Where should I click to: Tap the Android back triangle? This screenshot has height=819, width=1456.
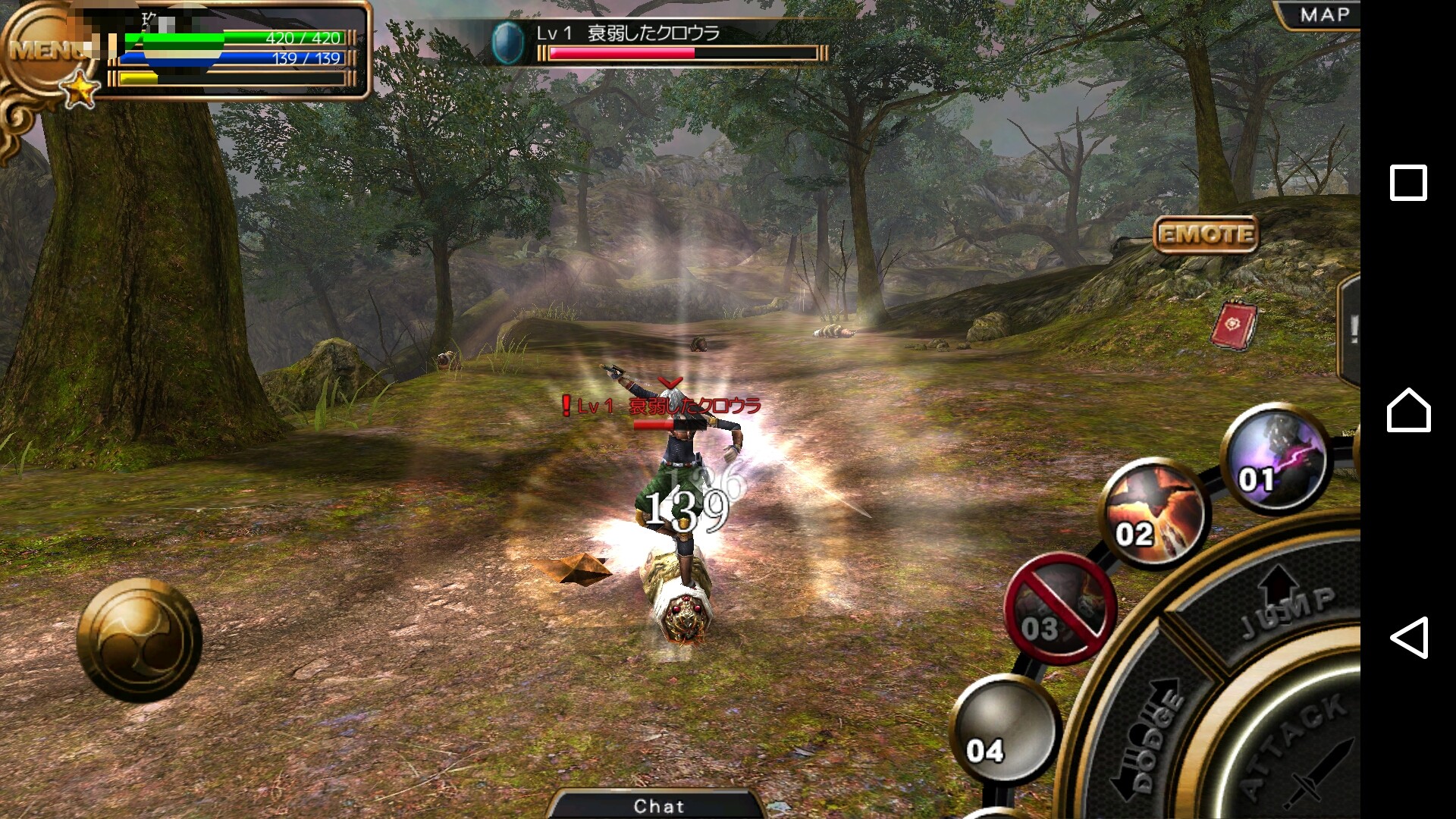(1408, 637)
